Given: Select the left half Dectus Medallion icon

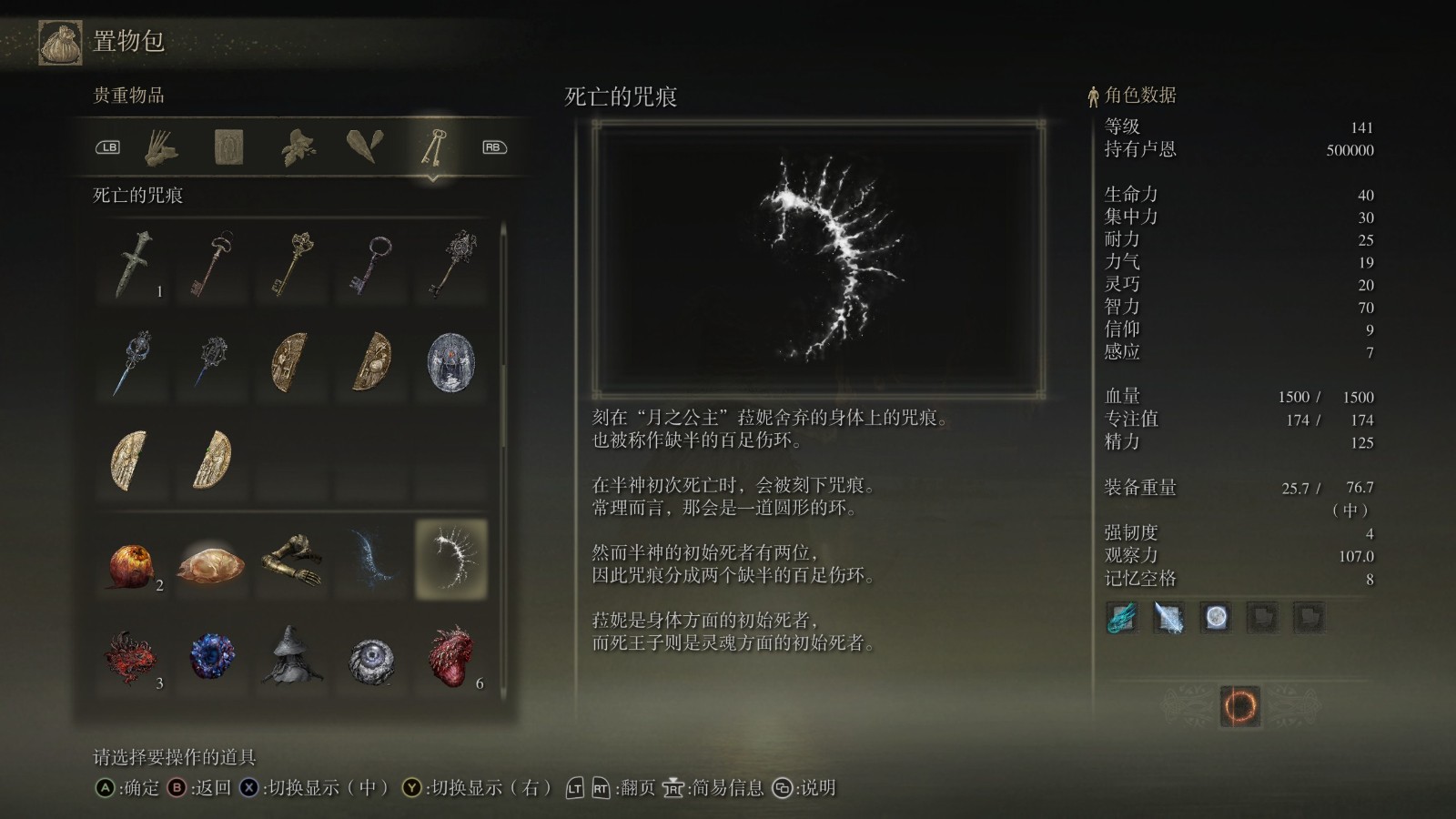Looking at the screenshot, I should coord(290,359).
